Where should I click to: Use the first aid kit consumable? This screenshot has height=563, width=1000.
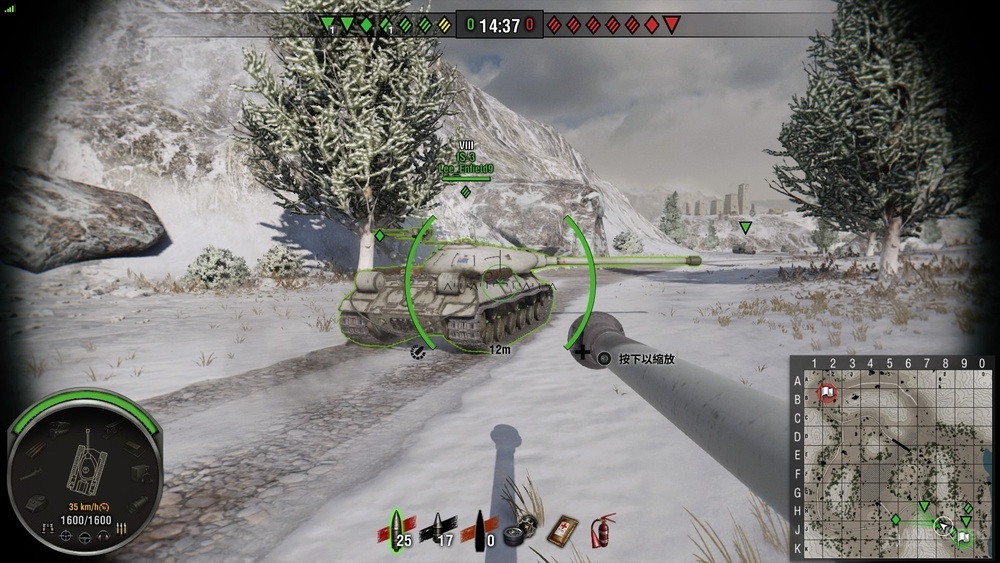coord(563,530)
